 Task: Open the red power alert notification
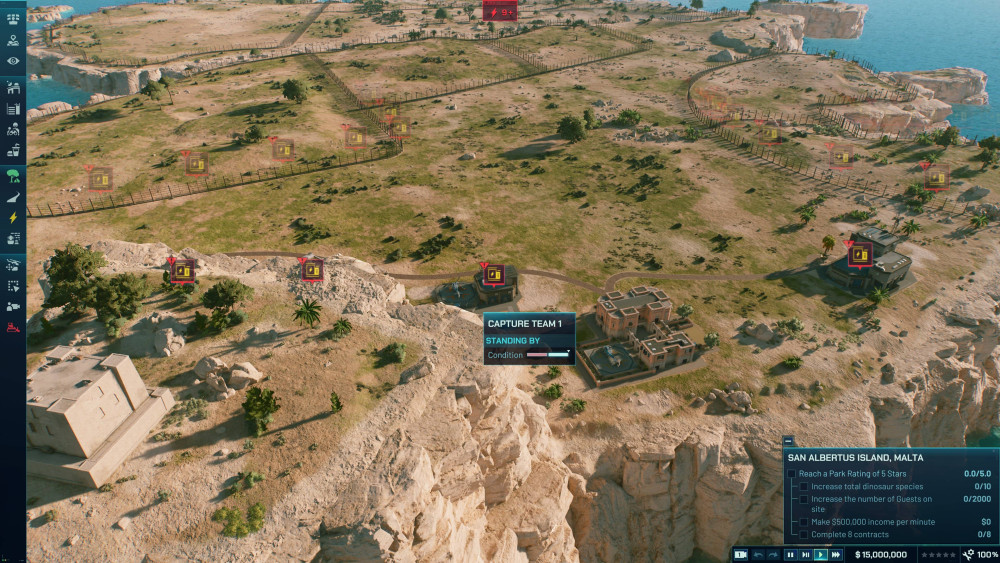tap(500, 11)
